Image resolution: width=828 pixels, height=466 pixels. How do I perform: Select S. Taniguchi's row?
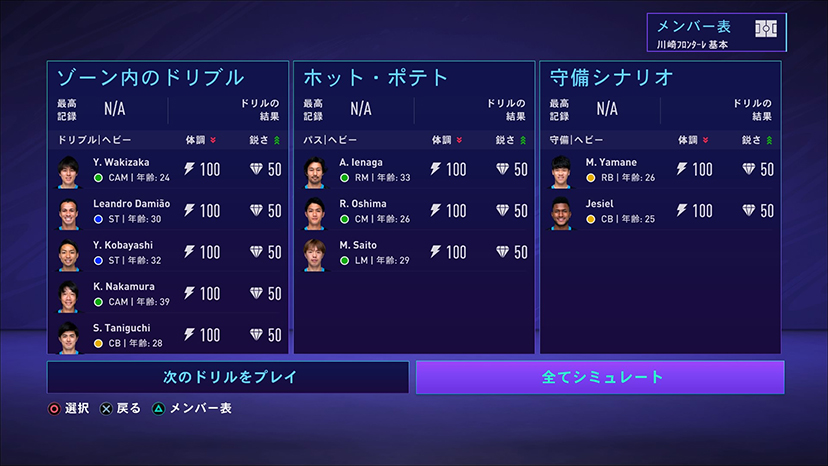click(167, 334)
